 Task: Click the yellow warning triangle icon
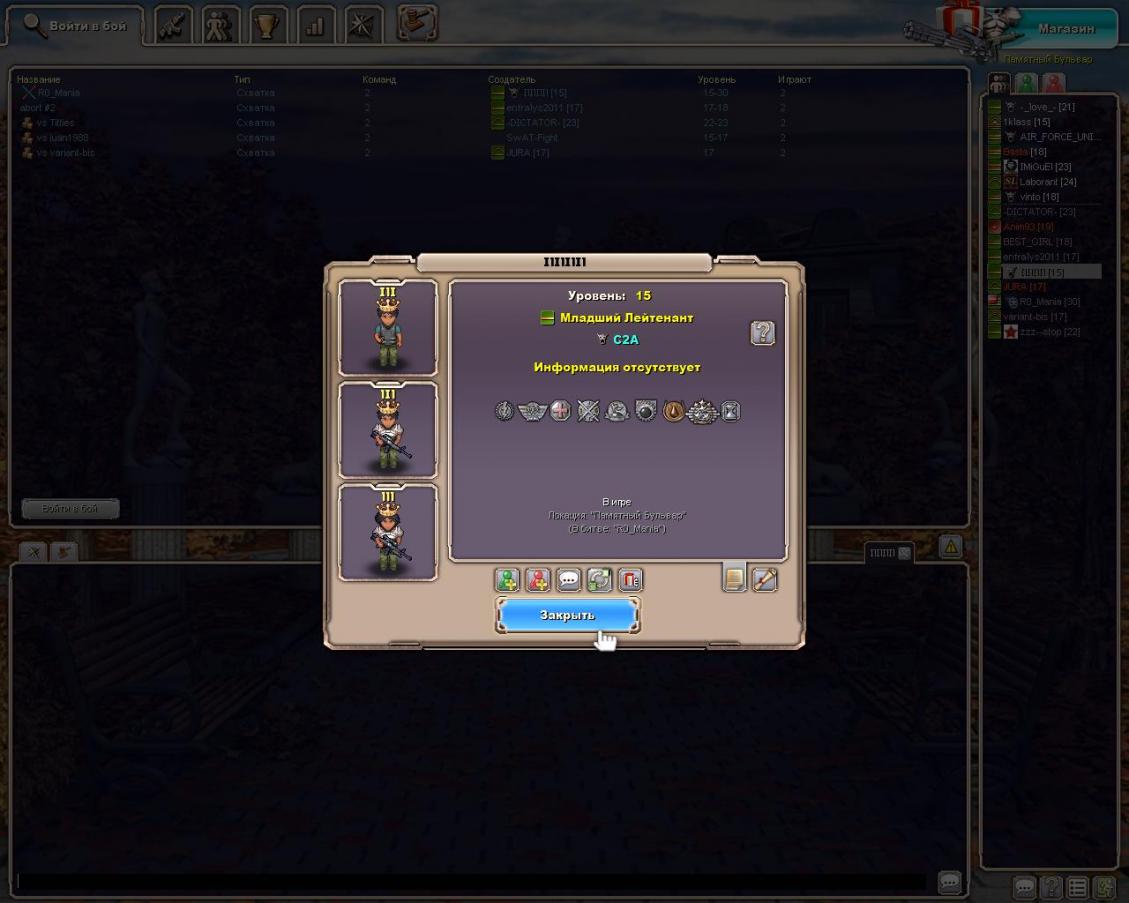(x=950, y=547)
